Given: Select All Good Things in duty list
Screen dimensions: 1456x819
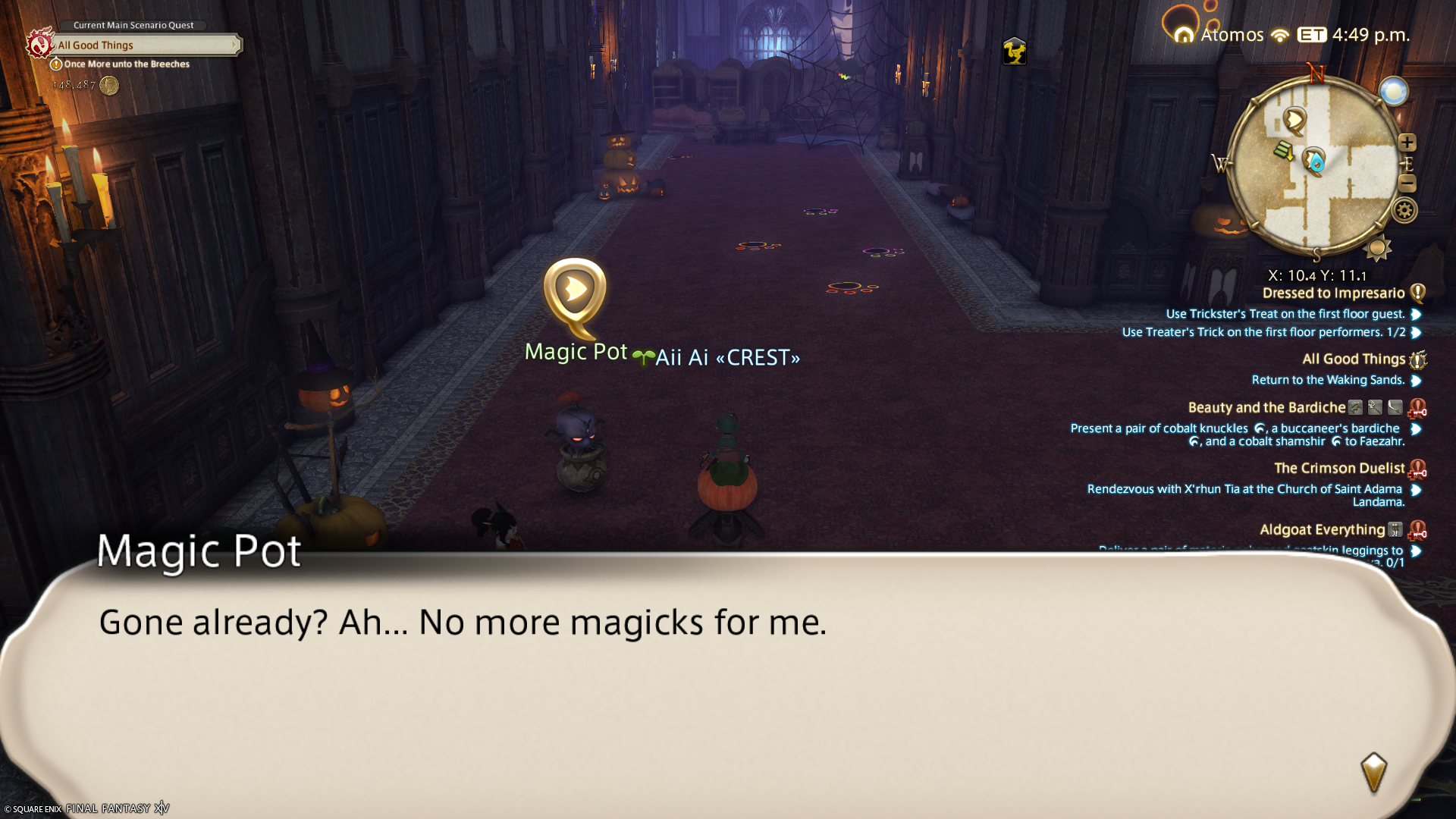Looking at the screenshot, I should [x=1354, y=359].
